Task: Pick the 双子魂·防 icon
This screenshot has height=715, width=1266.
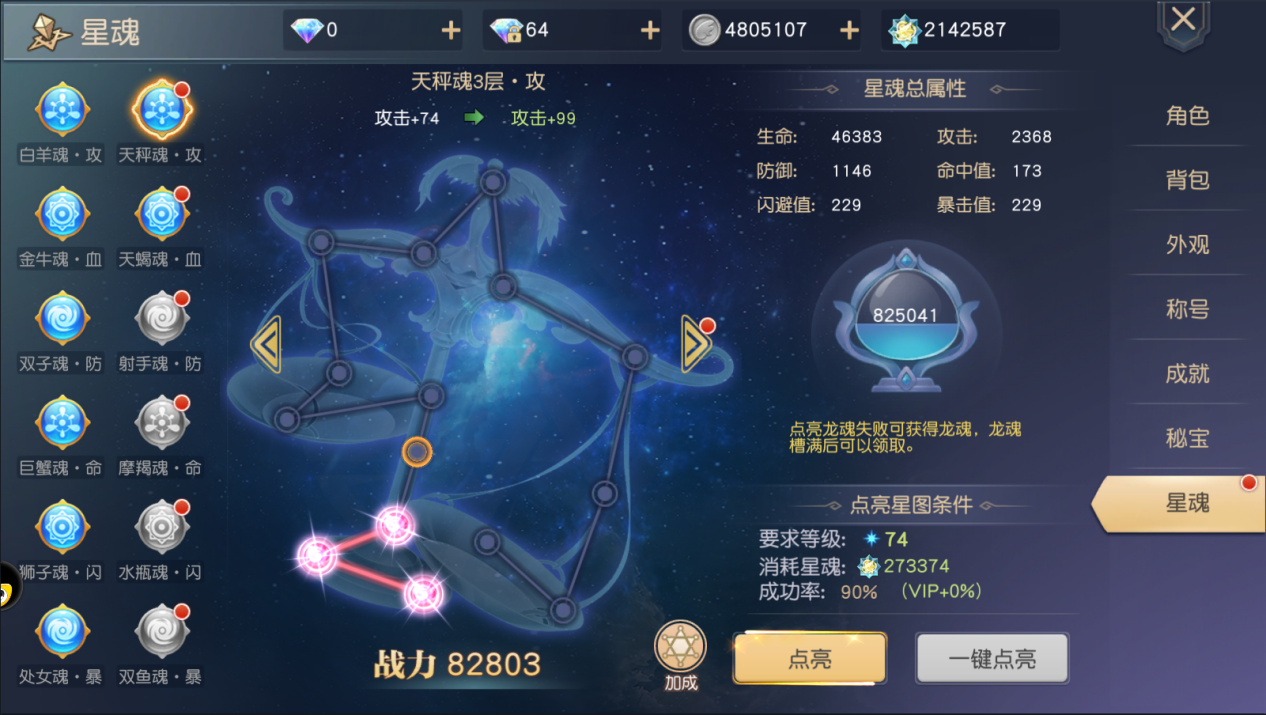Action: pyautogui.click(x=62, y=319)
